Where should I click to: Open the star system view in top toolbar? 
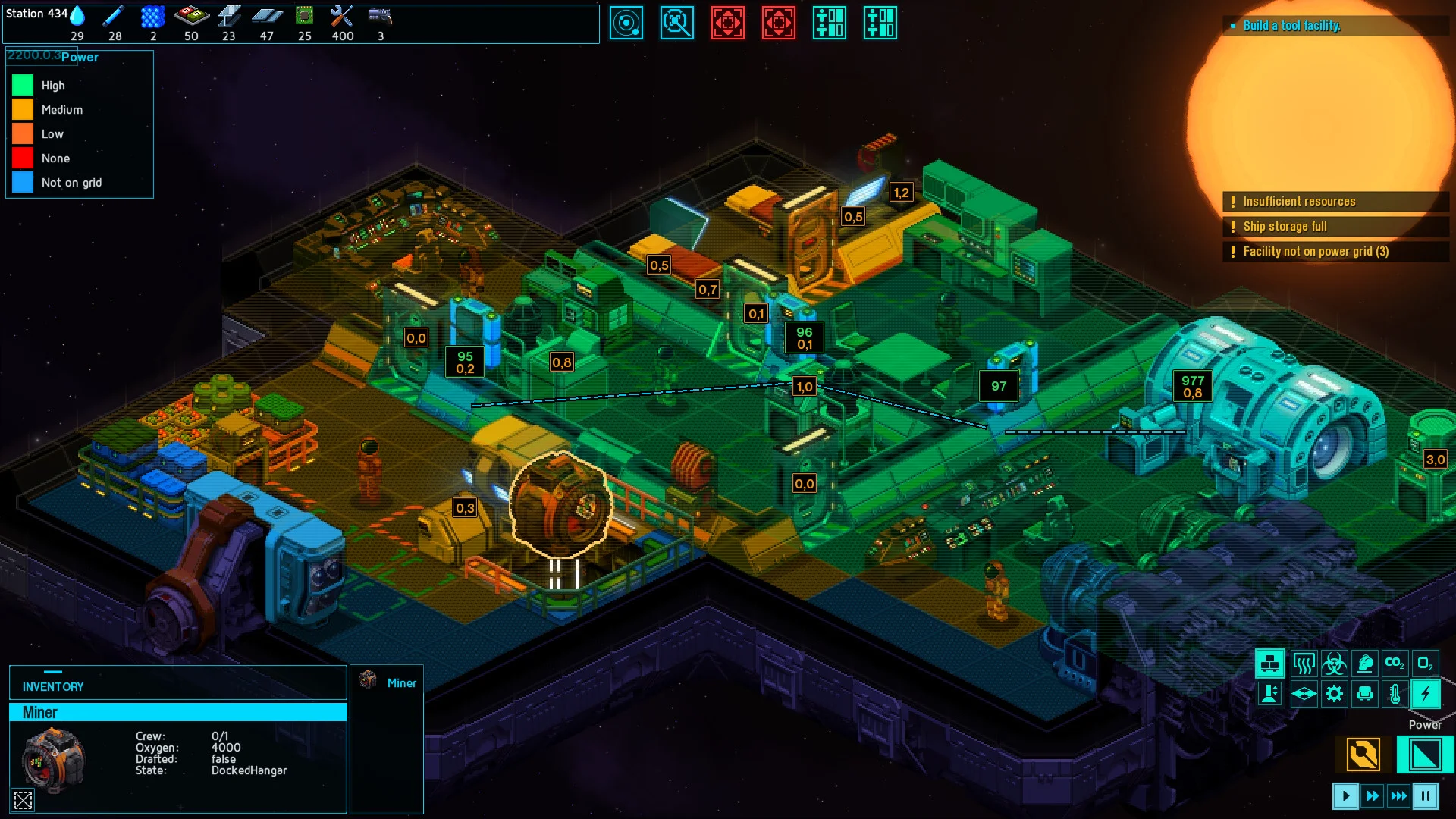627,24
